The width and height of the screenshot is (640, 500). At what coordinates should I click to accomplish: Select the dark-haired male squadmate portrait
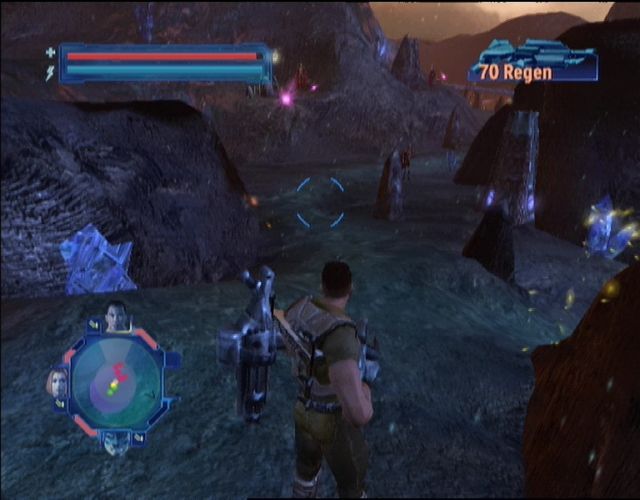[x=116, y=316]
